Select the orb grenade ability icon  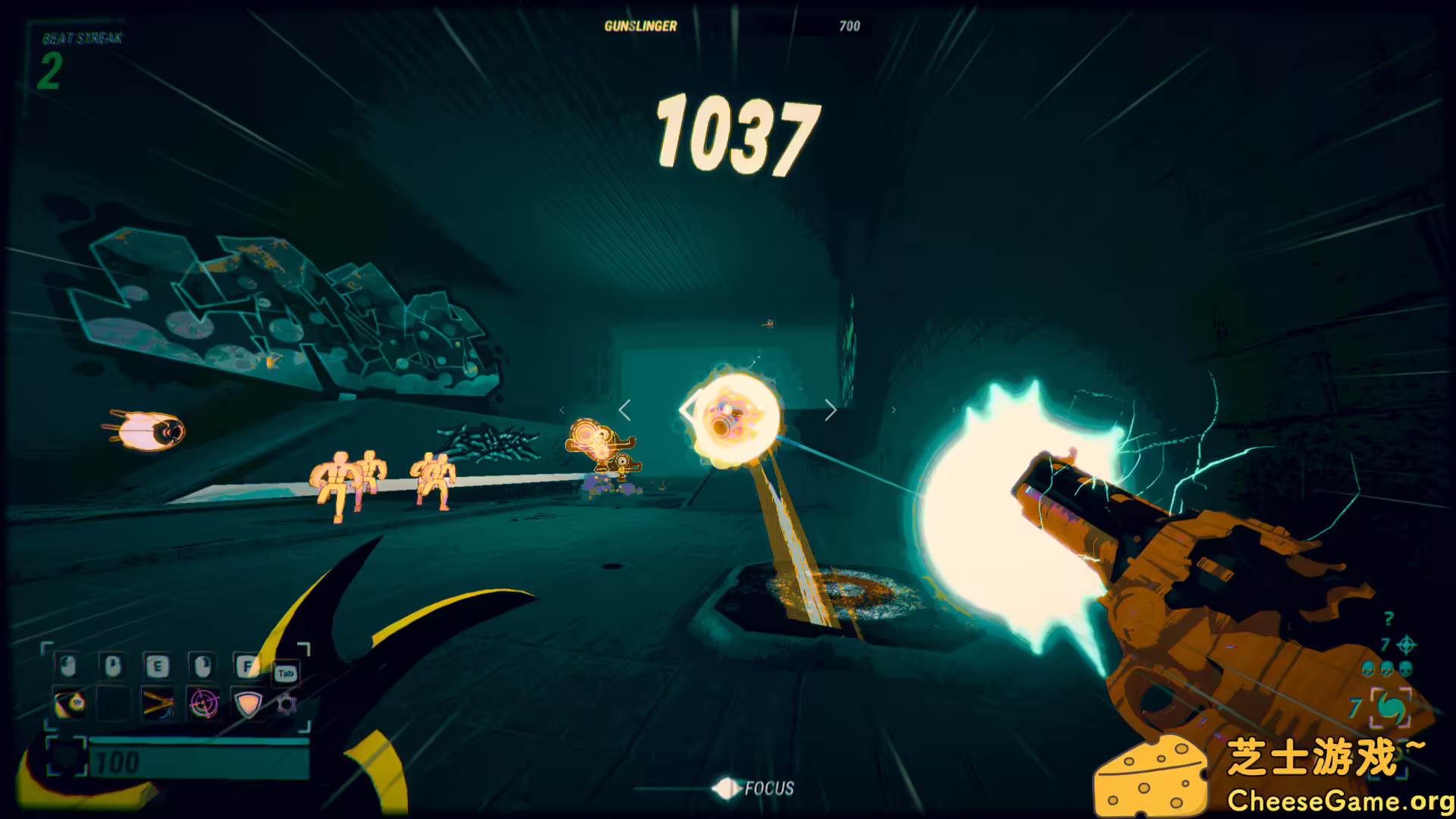pyautogui.click(x=72, y=704)
